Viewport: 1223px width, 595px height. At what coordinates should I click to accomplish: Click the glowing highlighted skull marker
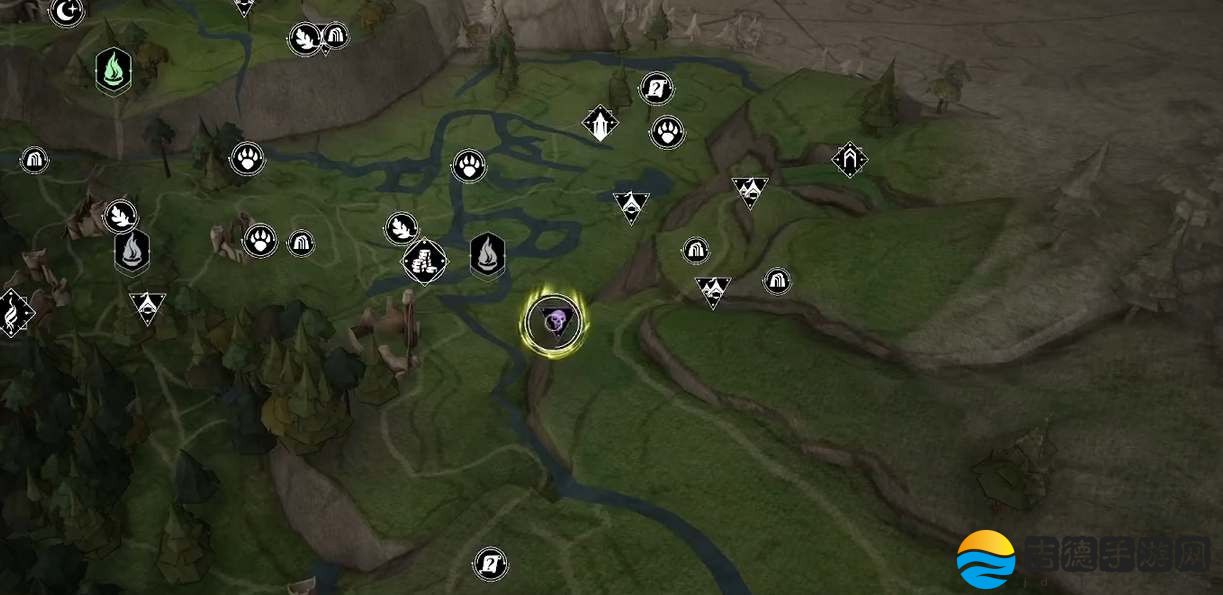pyautogui.click(x=553, y=322)
